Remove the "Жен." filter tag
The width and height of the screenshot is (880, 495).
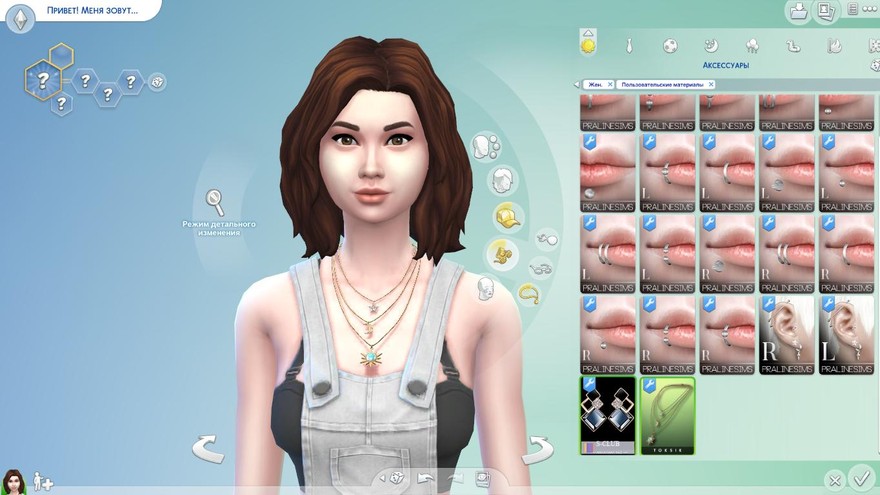click(x=609, y=85)
